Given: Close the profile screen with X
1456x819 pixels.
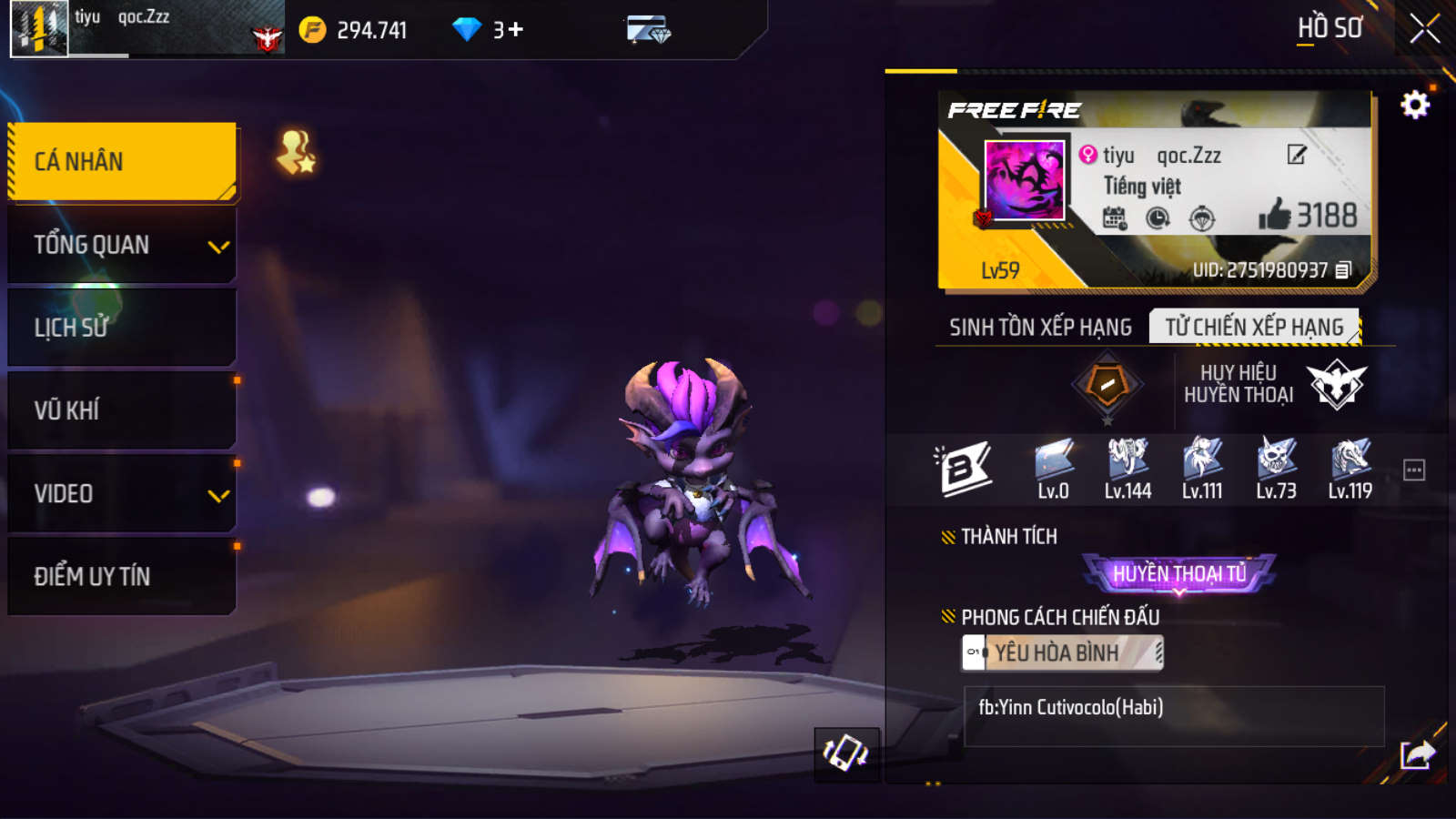Looking at the screenshot, I should coord(1424,29).
